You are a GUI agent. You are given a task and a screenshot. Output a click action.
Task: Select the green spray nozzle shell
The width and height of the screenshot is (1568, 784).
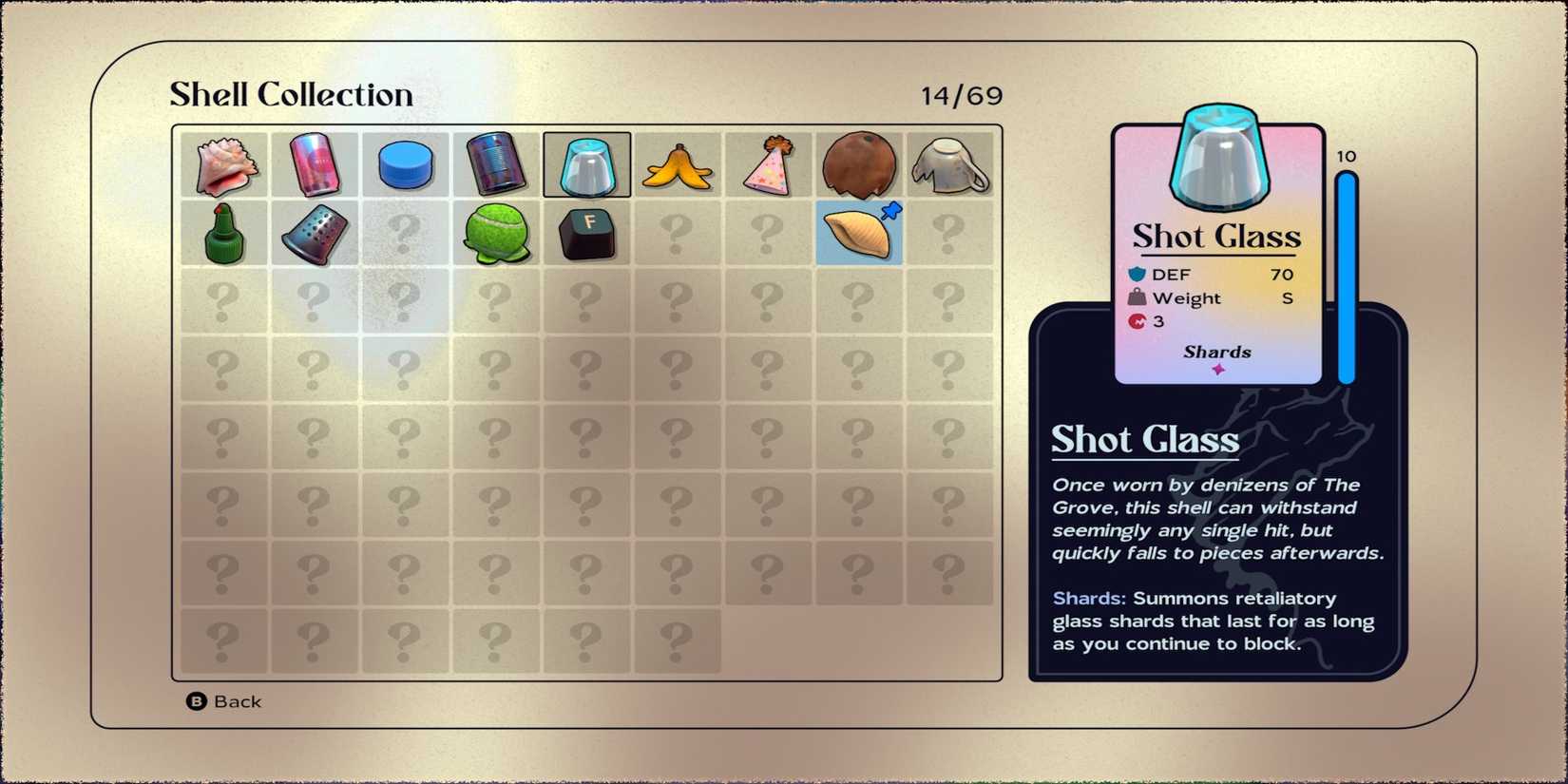click(223, 233)
